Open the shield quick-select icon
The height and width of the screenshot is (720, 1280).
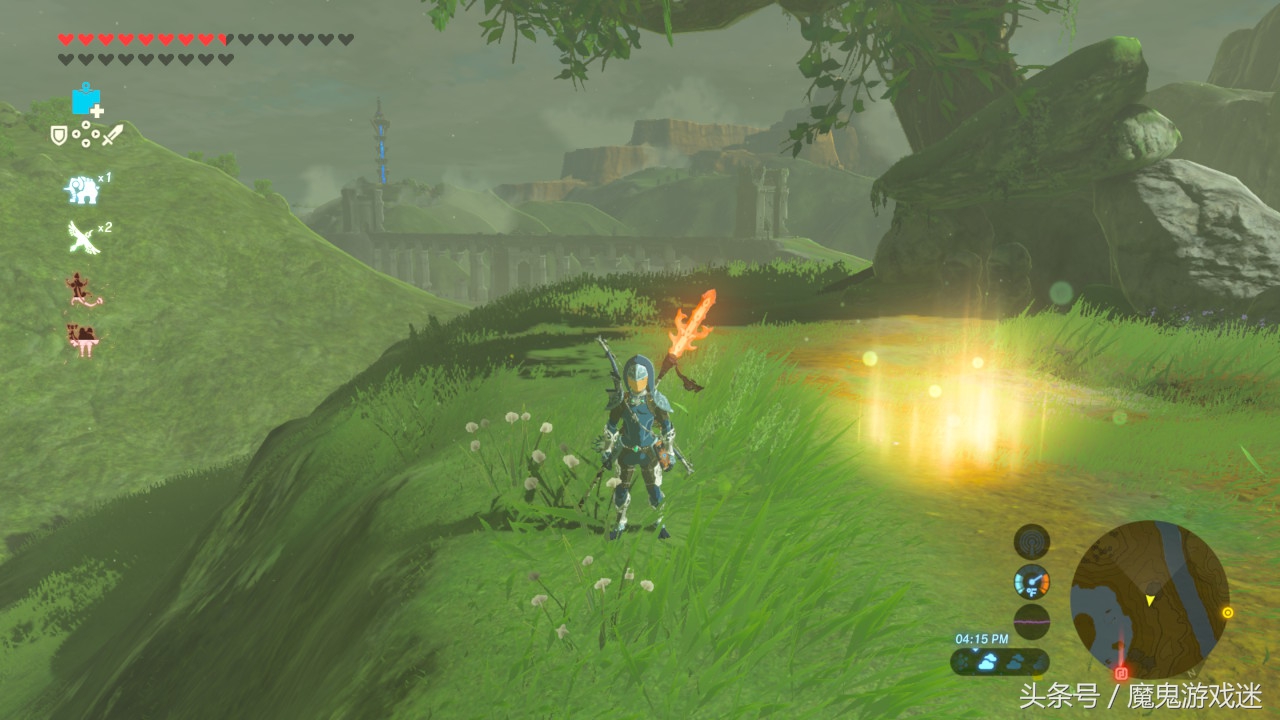(x=60, y=133)
